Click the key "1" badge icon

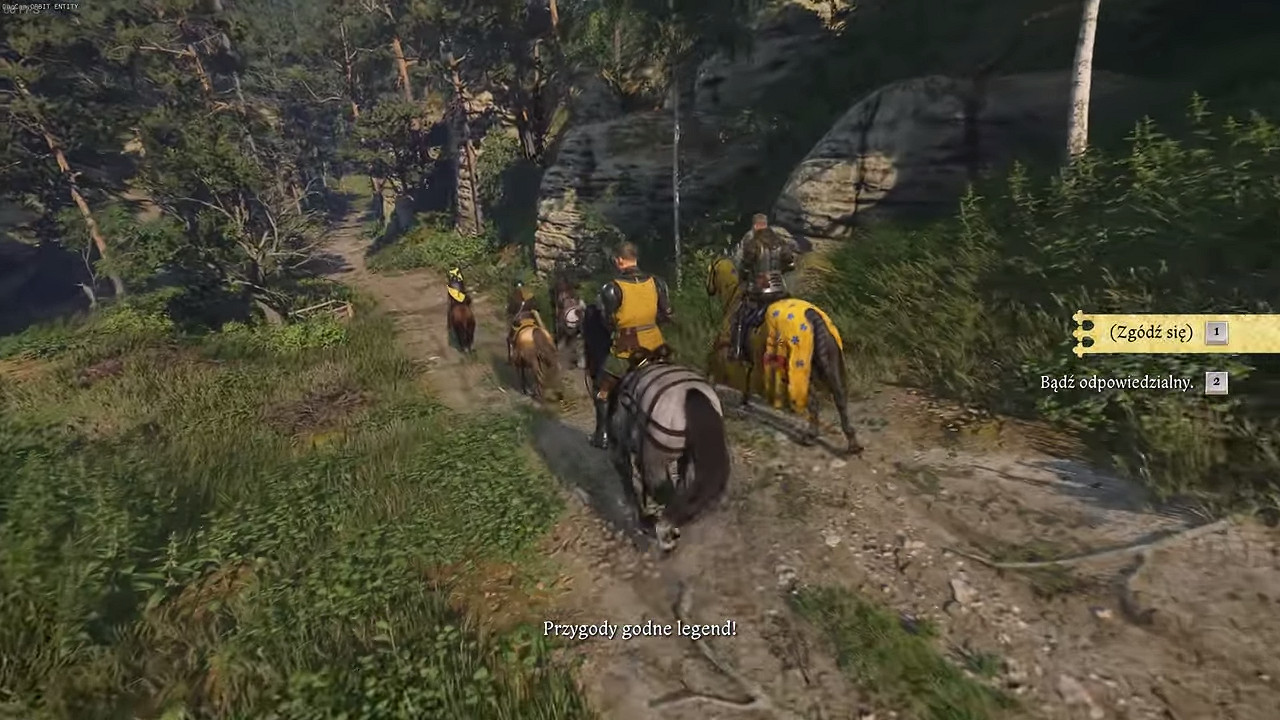click(1215, 331)
